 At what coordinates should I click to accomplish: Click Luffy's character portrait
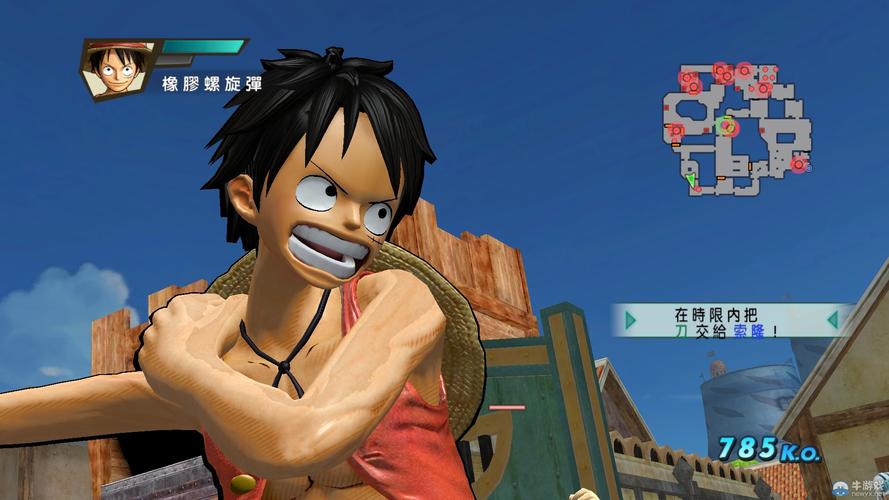pos(119,68)
